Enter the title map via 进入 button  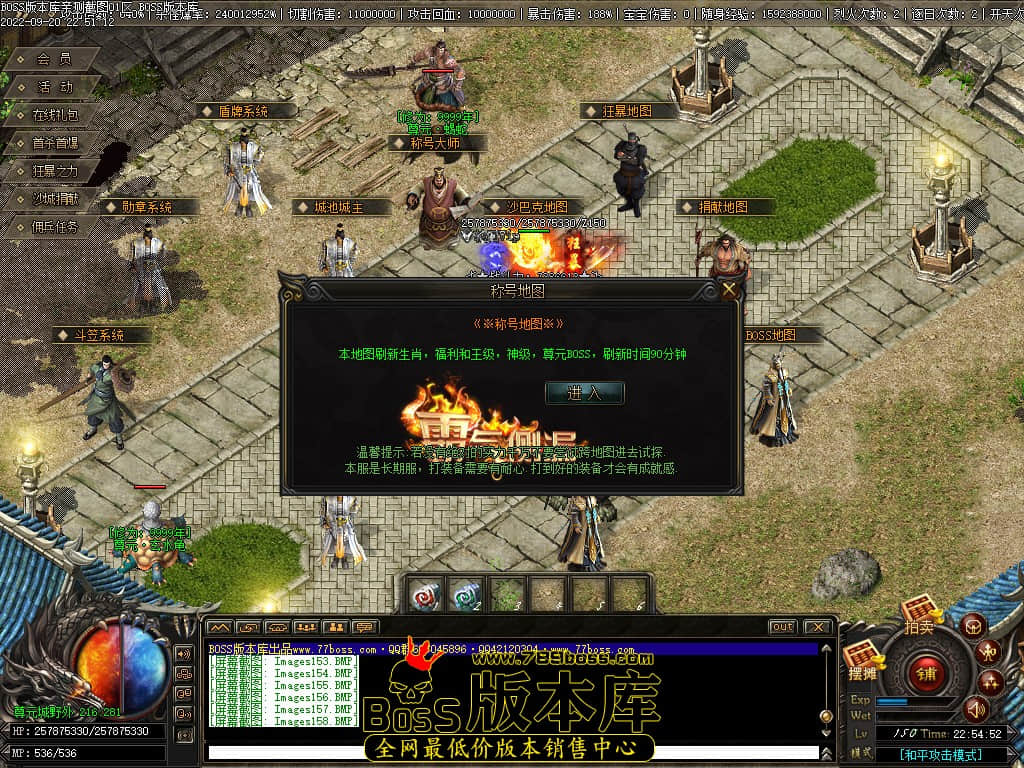[584, 393]
